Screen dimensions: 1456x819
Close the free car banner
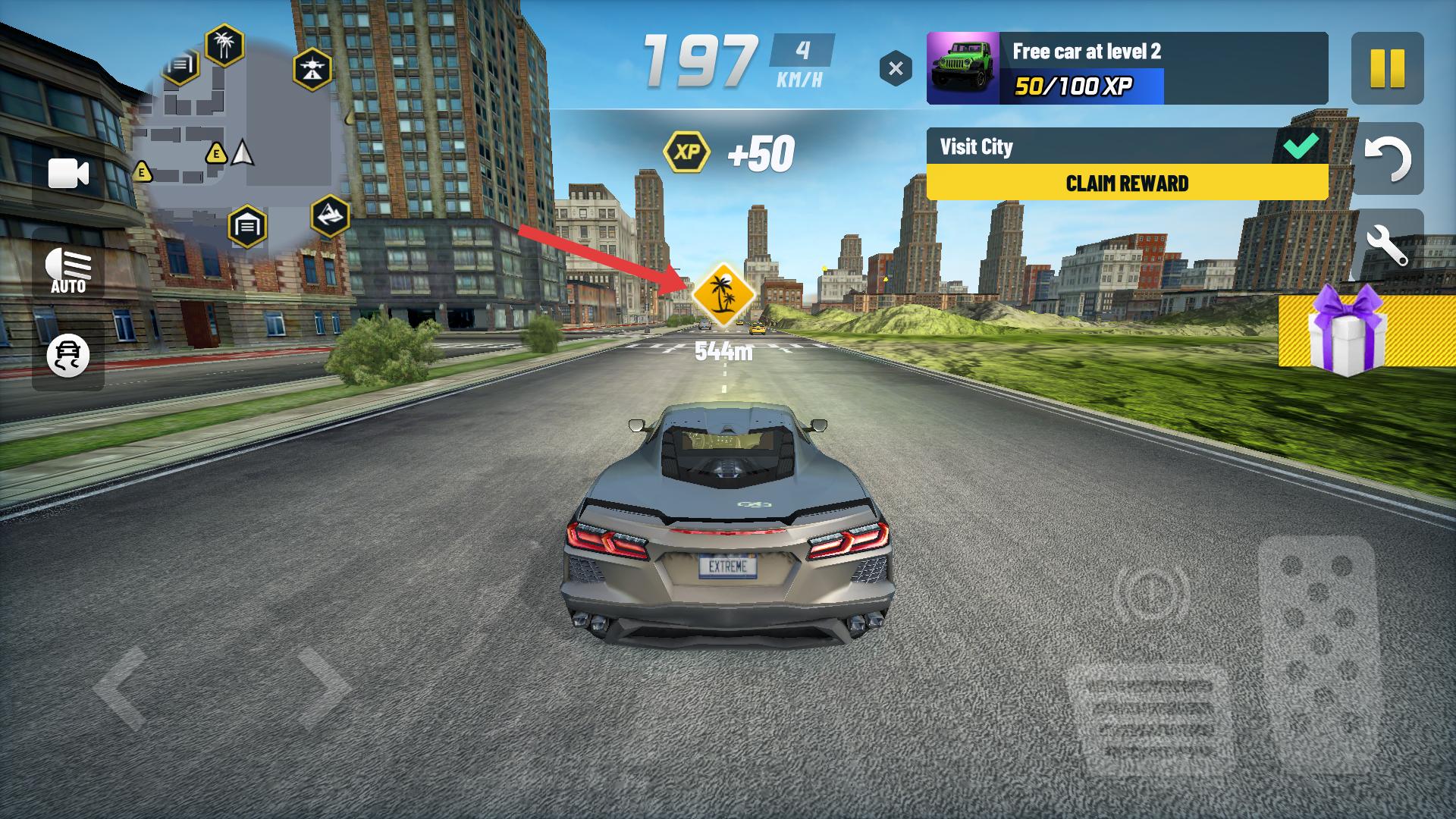[x=896, y=68]
